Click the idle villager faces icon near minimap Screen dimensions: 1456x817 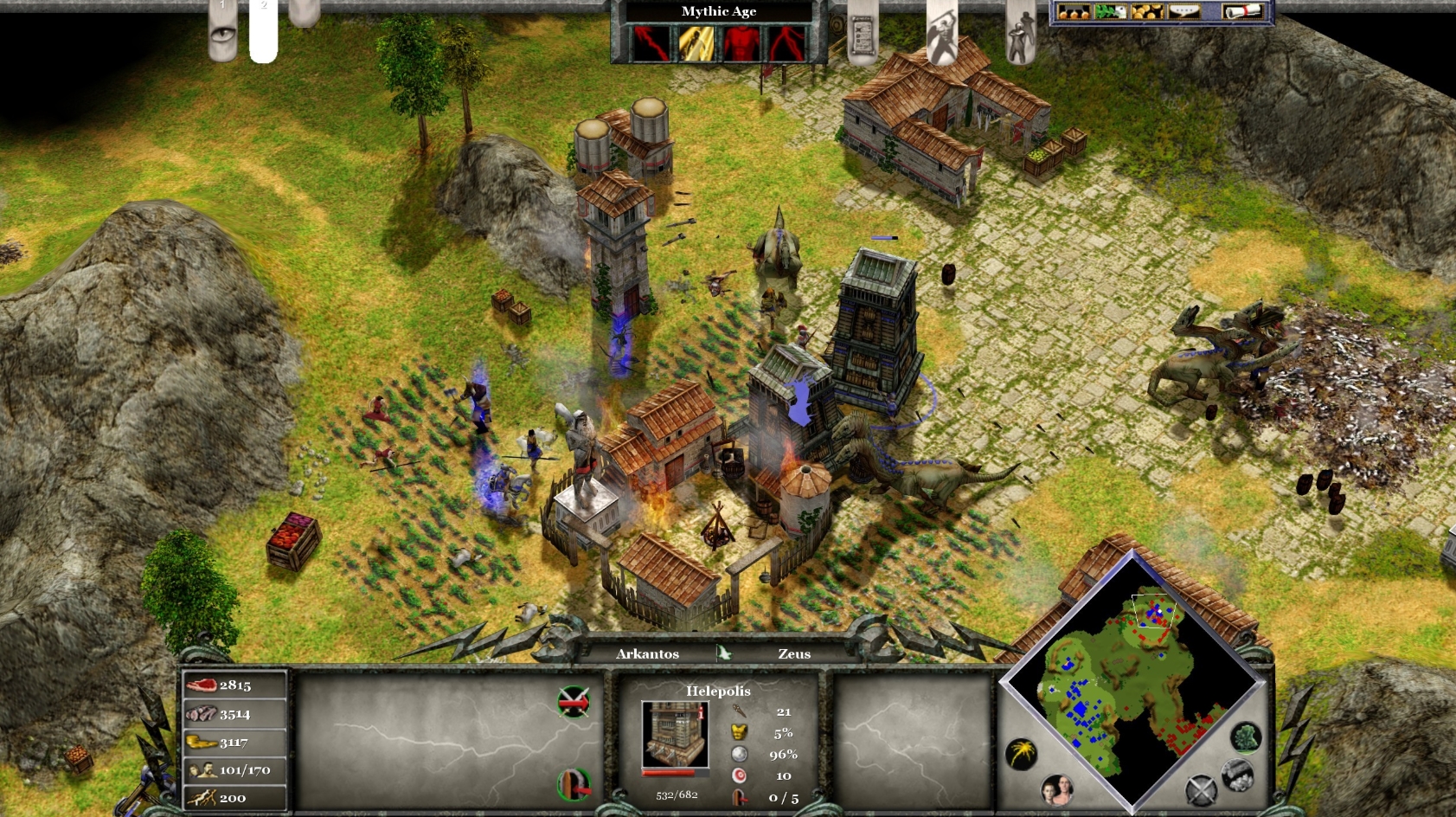click(1056, 789)
